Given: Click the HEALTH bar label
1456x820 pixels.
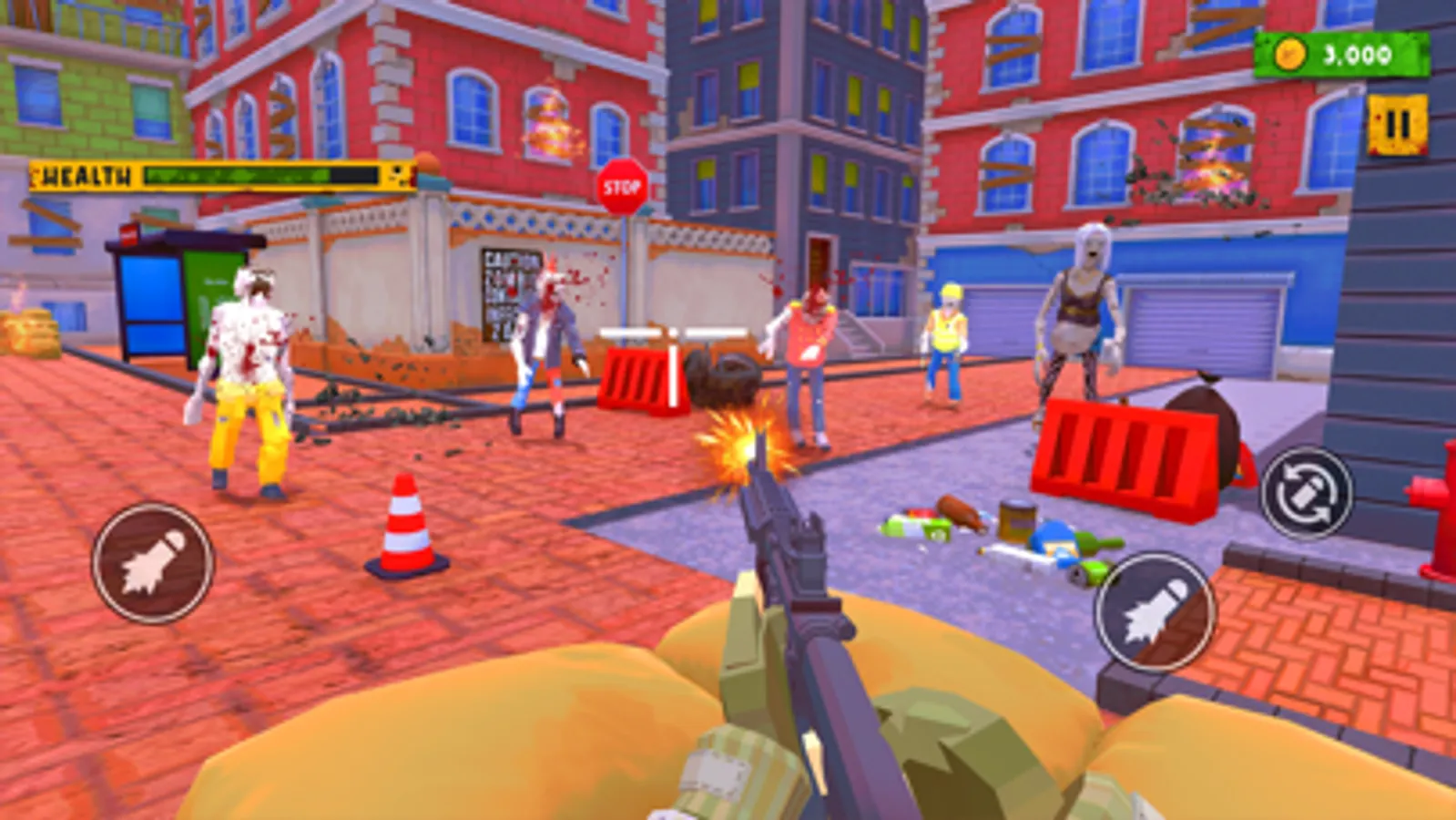Looking at the screenshot, I should pyautogui.click(x=87, y=173).
